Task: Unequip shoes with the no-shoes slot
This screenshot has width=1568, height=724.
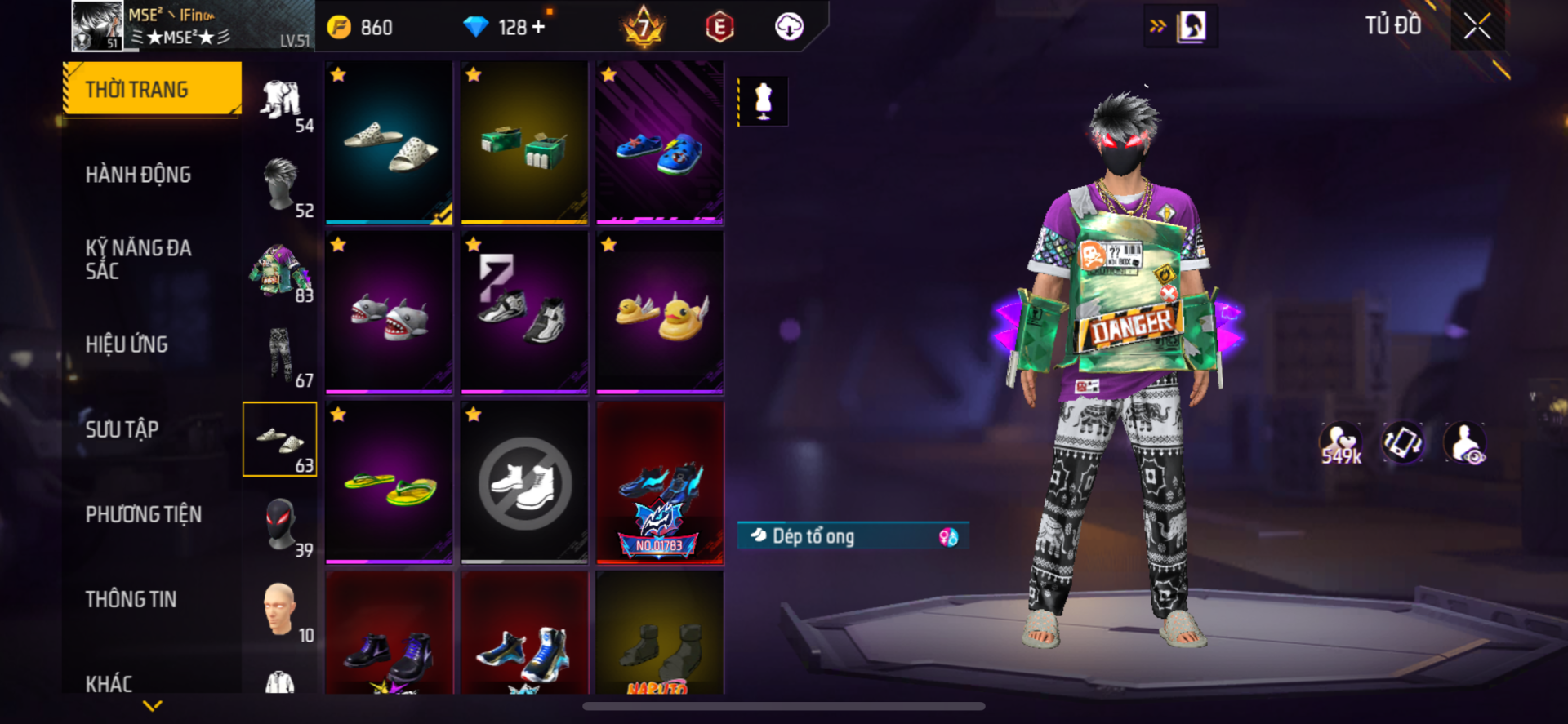Action: pos(524,483)
